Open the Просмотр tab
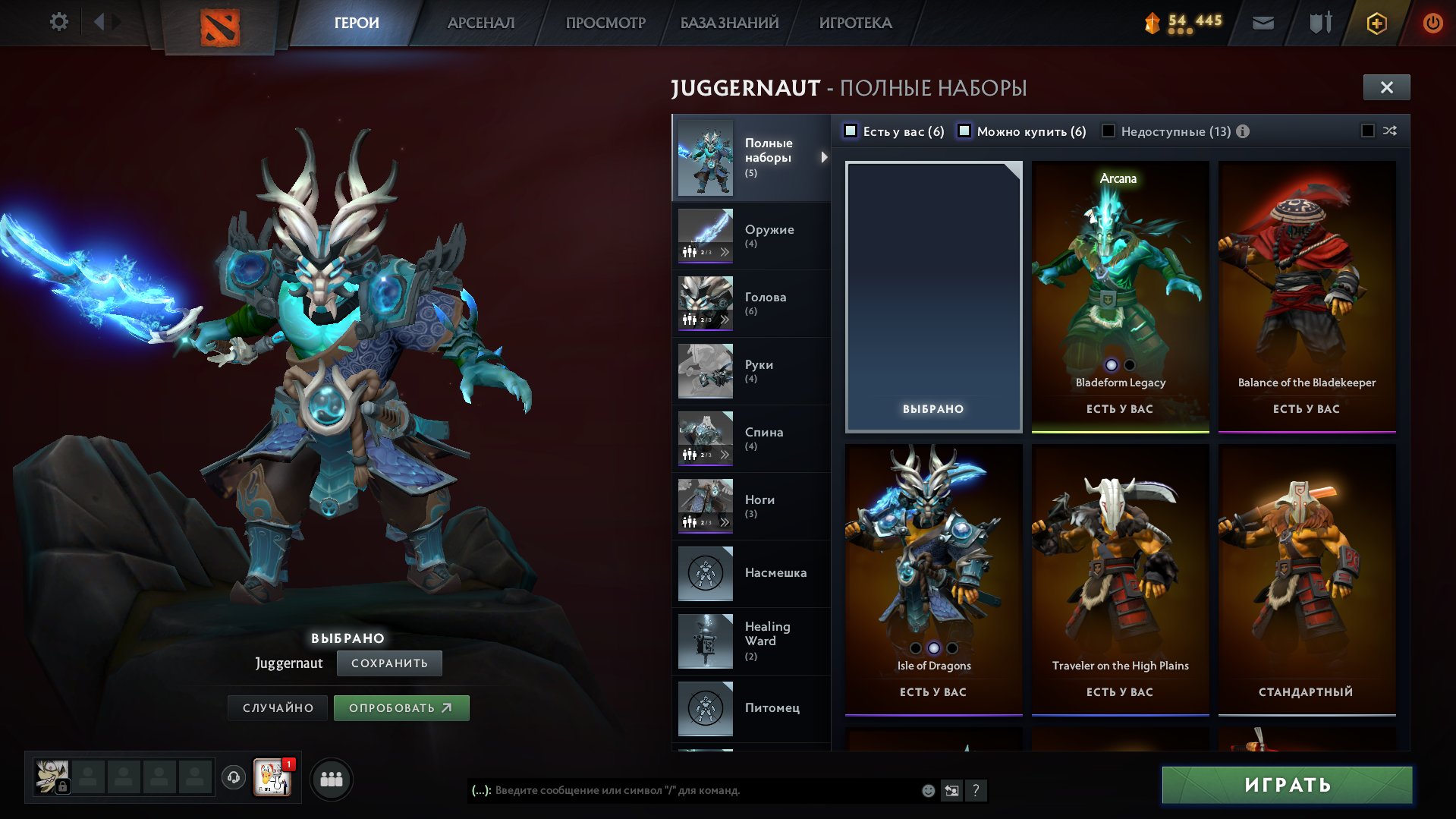Image resolution: width=1456 pixels, height=819 pixels. pos(605,23)
